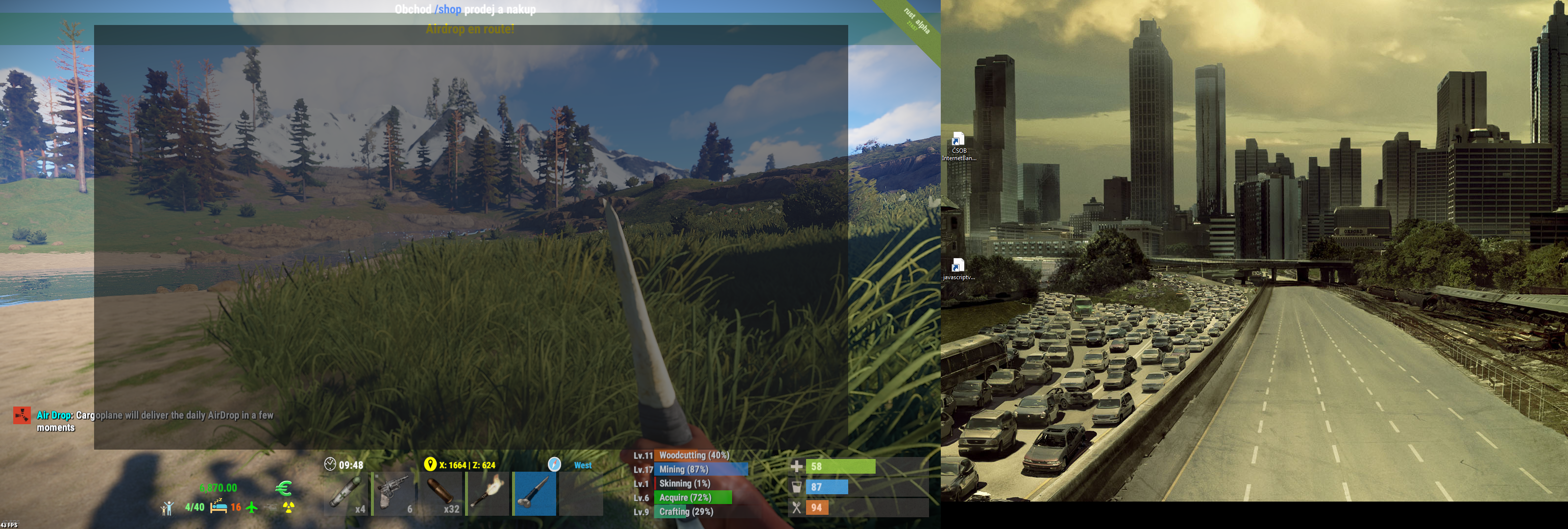
Task: Click the helicopter icon next to the airplane
Action: 272,508
